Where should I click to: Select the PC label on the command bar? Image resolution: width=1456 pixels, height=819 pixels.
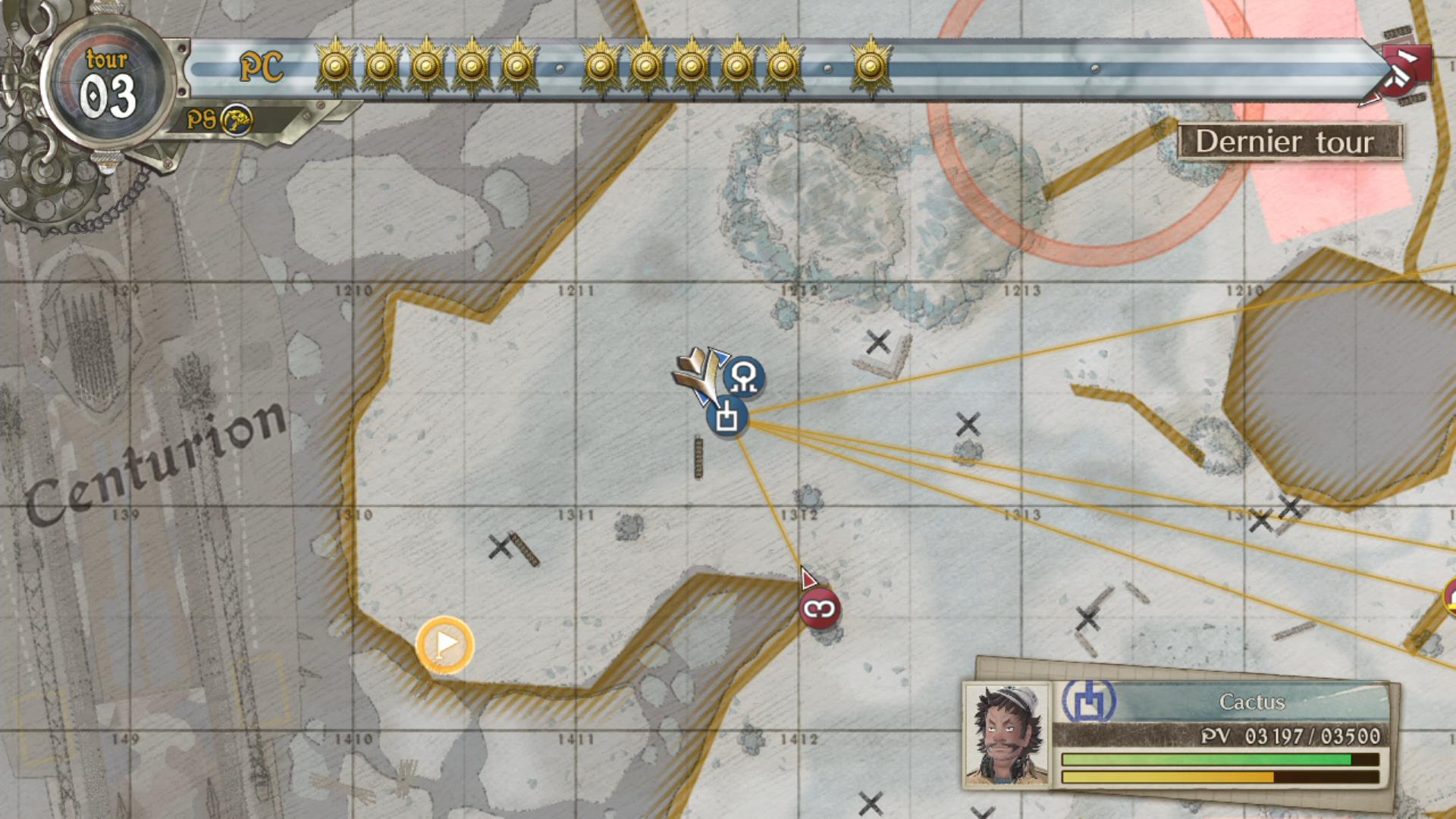point(262,67)
